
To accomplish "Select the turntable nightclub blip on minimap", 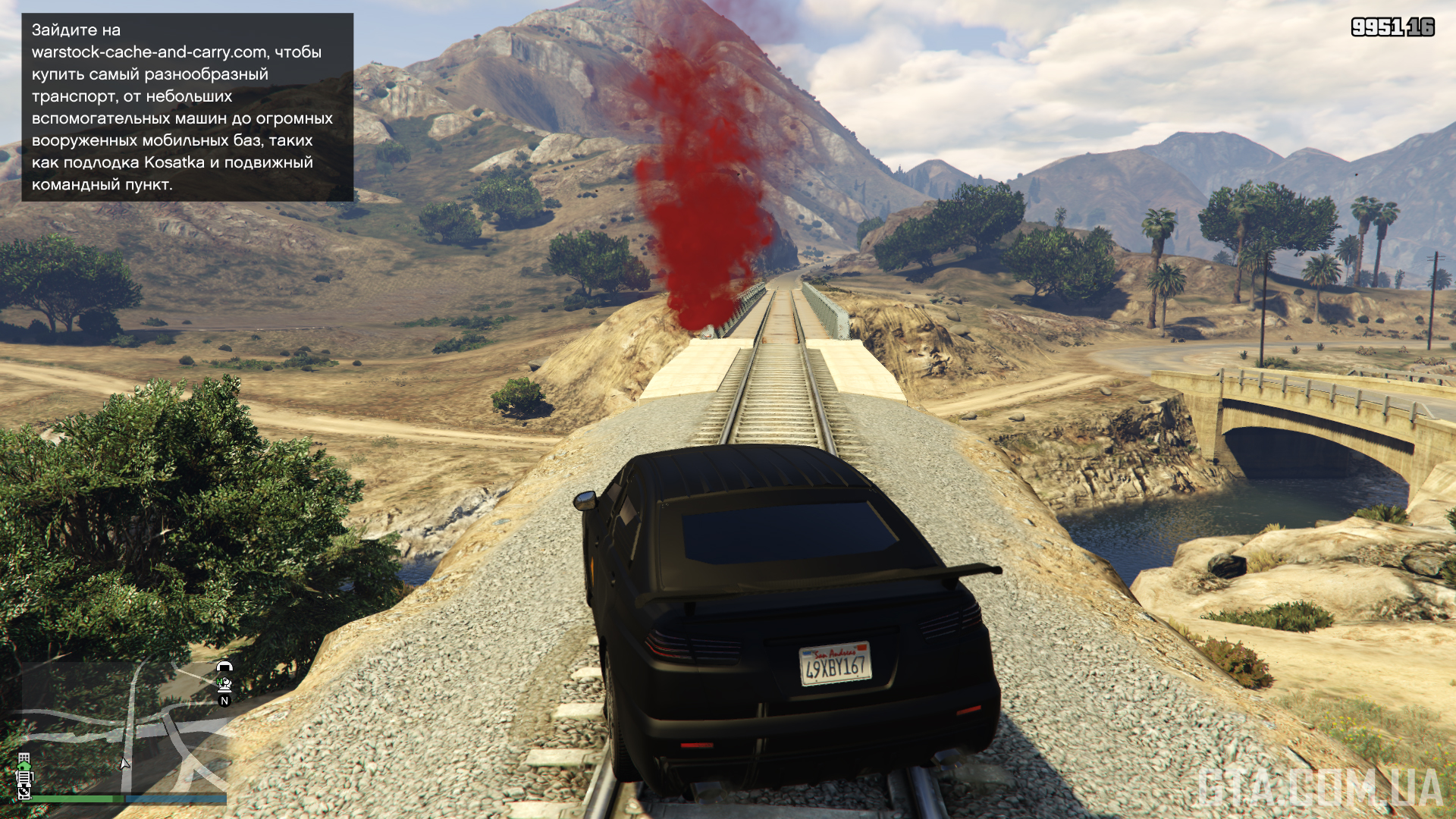I will pyautogui.click(x=24, y=792).
